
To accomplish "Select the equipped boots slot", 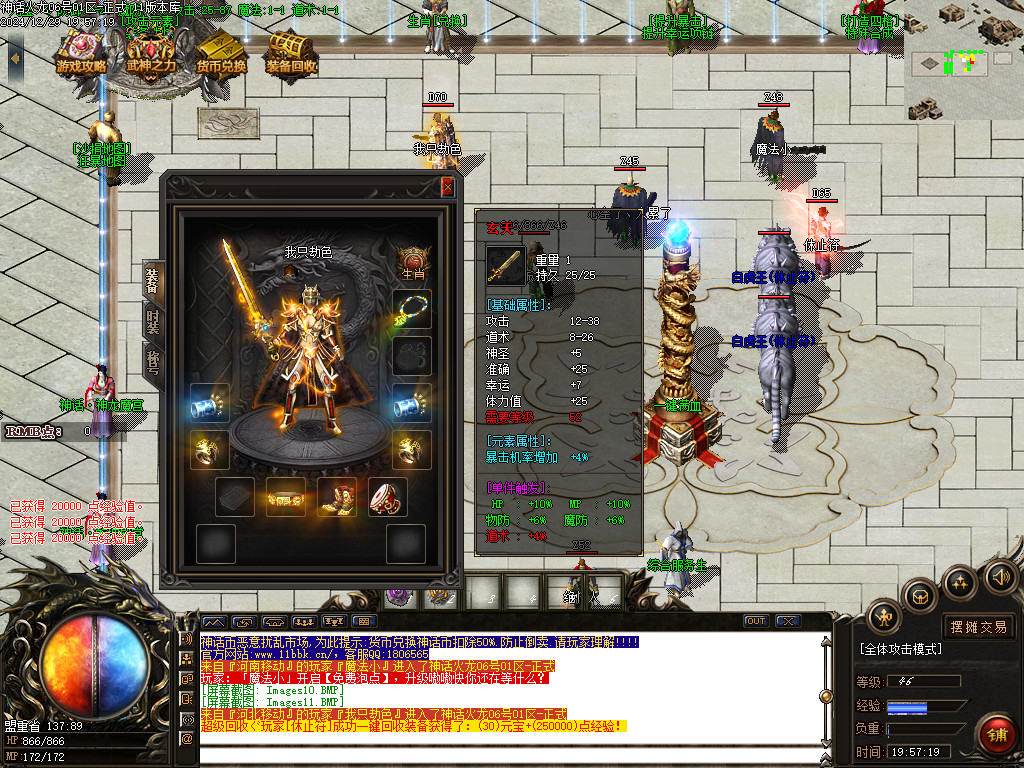I will point(337,497).
